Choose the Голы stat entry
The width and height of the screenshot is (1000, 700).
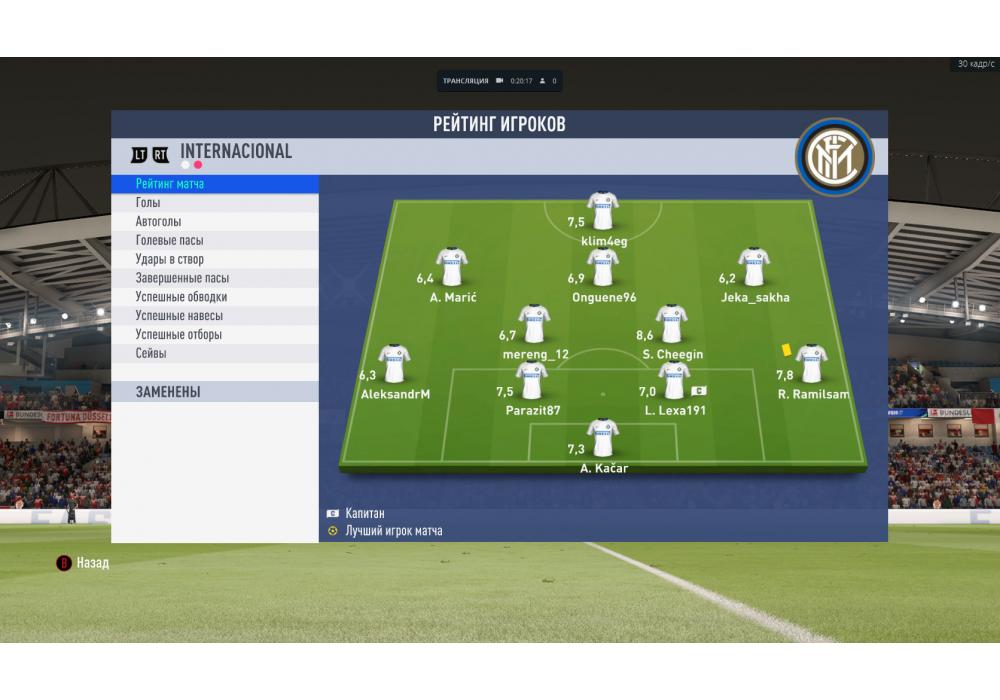click(216, 203)
